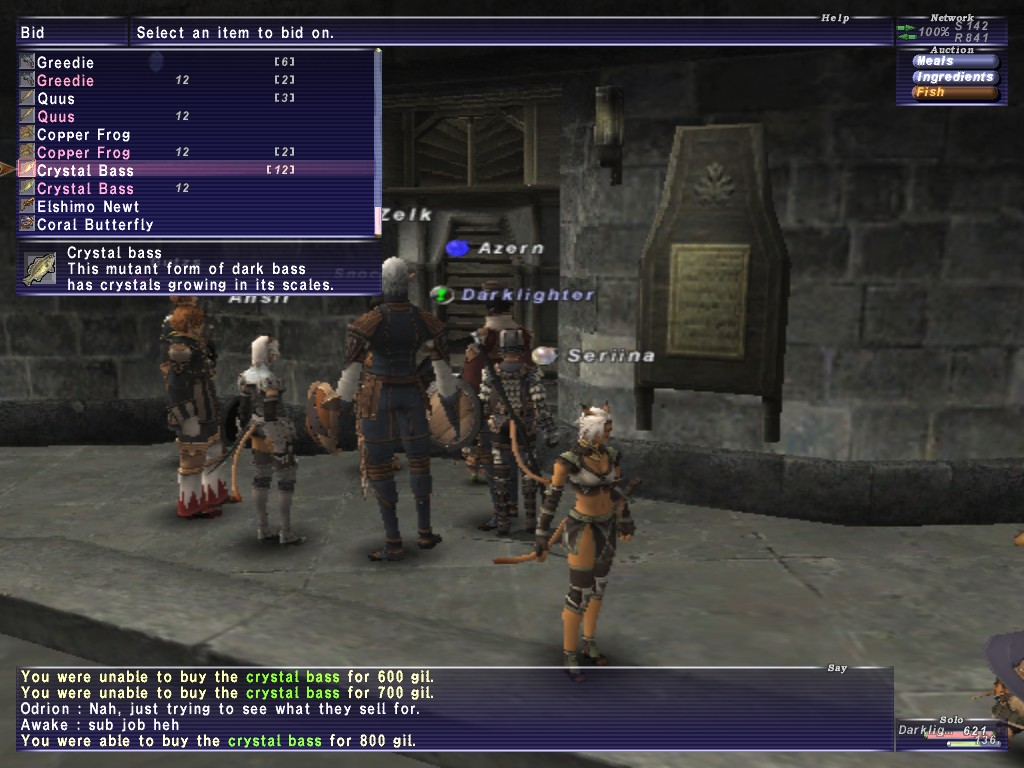This screenshot has height=768, width=1024.
Task: Open the Ingredients auction category
Action: click(955, 77)
